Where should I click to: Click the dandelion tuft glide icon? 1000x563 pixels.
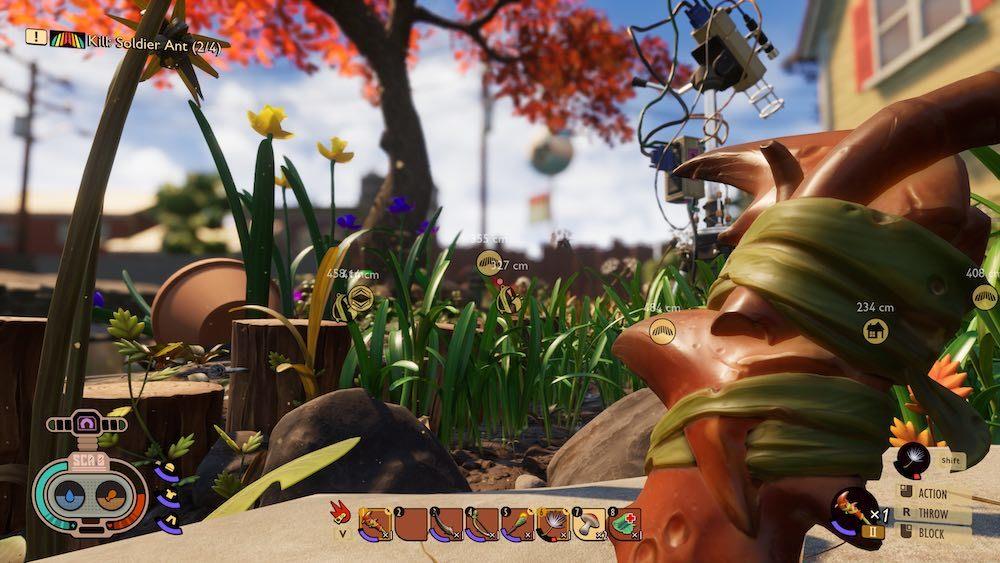tap(912, 460)
